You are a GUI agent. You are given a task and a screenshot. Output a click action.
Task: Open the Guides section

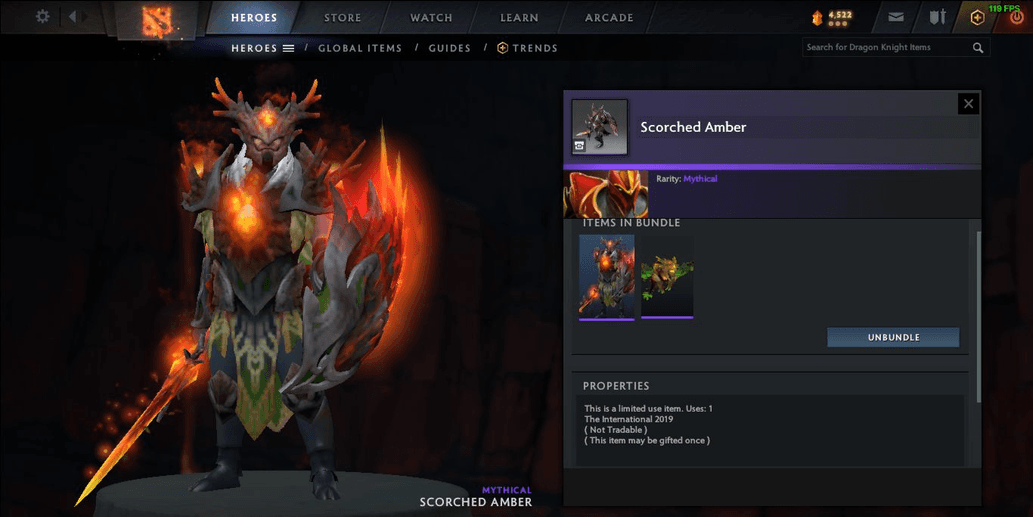click(449, 48)
